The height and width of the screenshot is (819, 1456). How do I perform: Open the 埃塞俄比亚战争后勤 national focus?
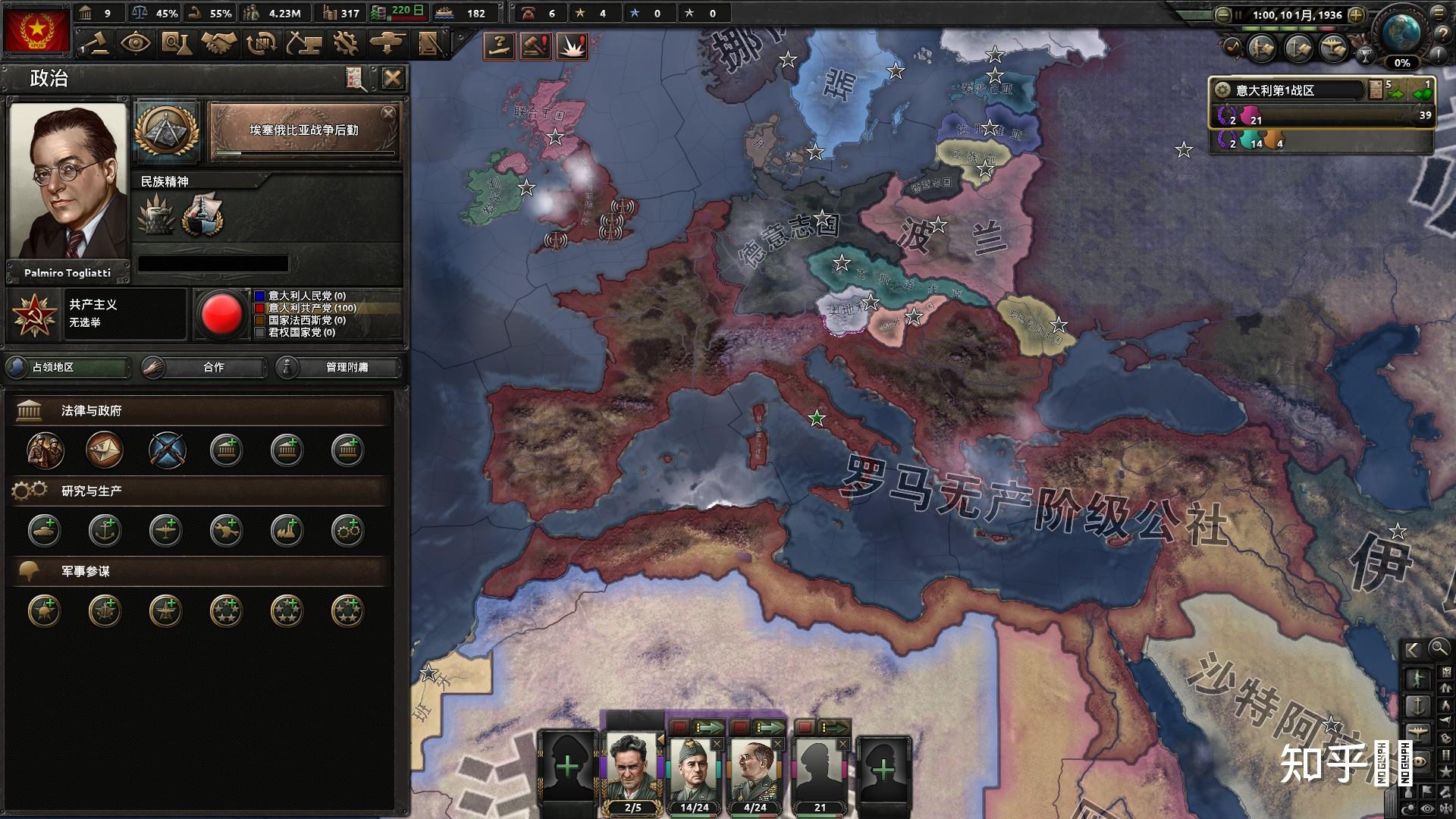[304, 132]
